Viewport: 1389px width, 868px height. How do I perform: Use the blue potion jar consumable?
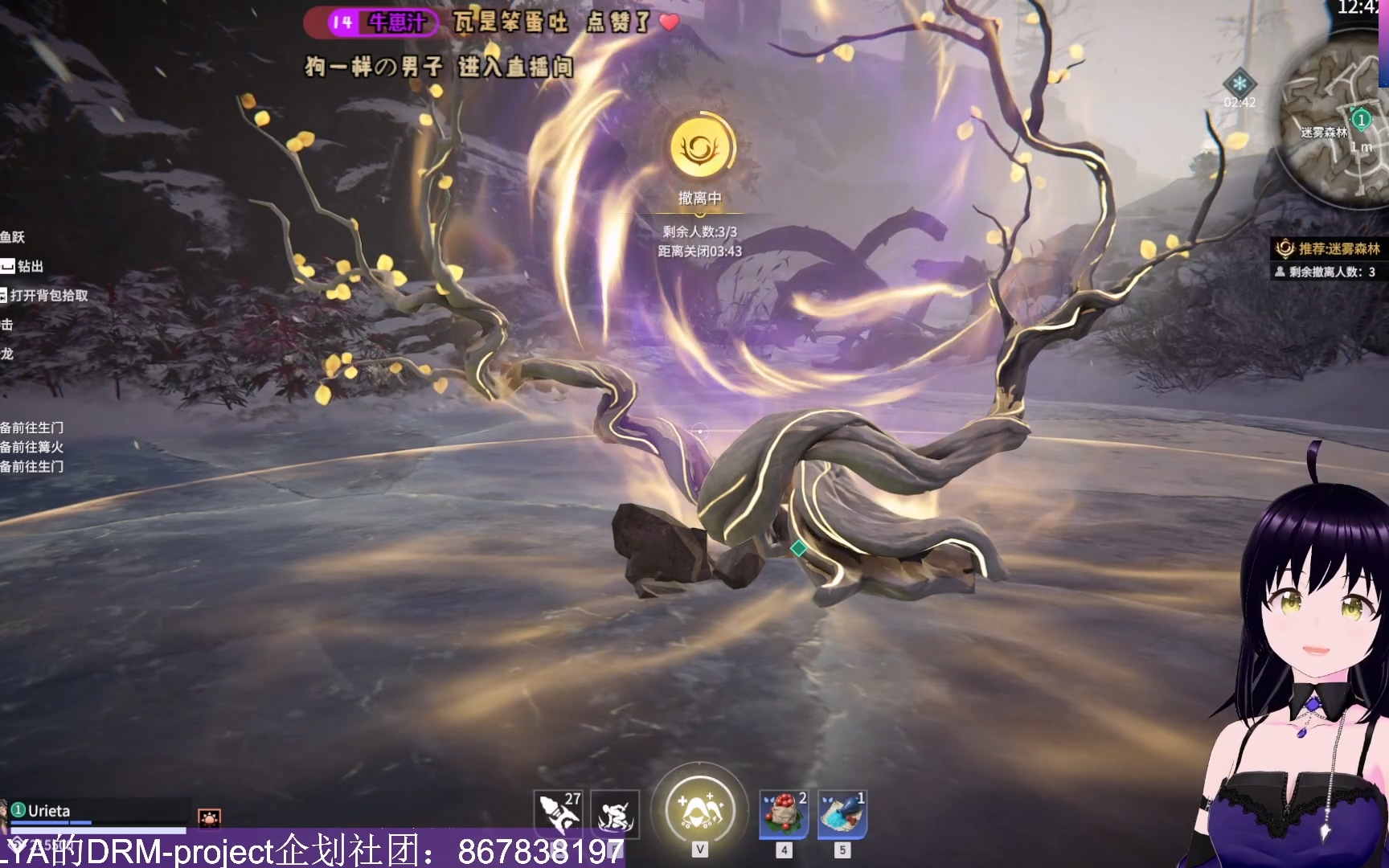(x=842, y=813)
